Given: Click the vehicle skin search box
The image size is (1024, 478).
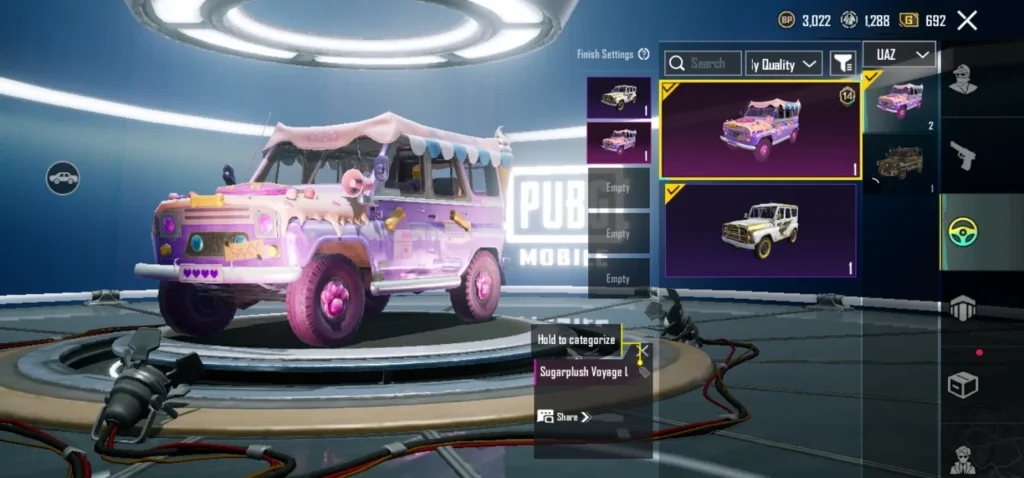Looking at the screenshot, I should pyautogui.click(x=704, y=64).
